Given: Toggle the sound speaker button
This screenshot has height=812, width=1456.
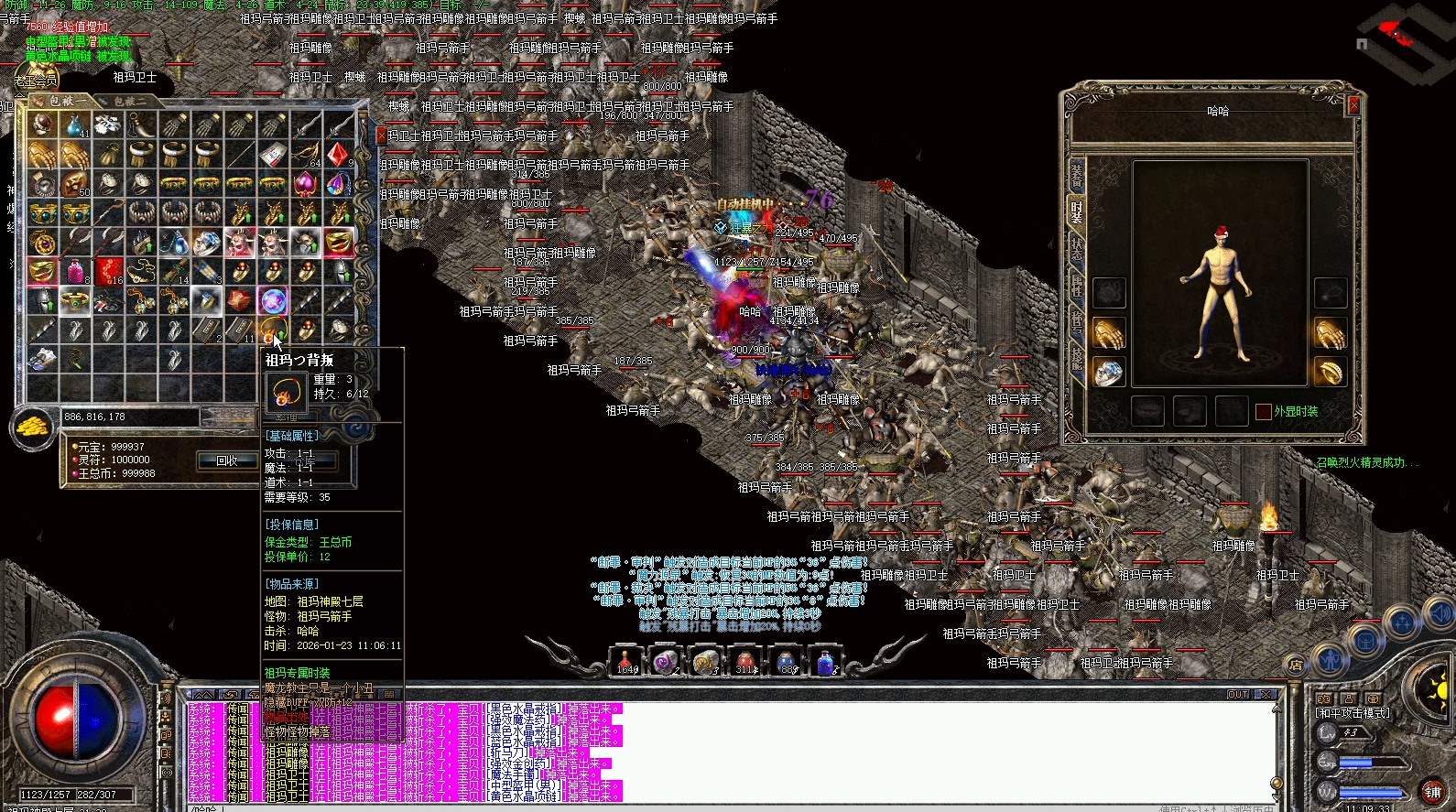Looking at the screenshot, I should (1440, 613).
